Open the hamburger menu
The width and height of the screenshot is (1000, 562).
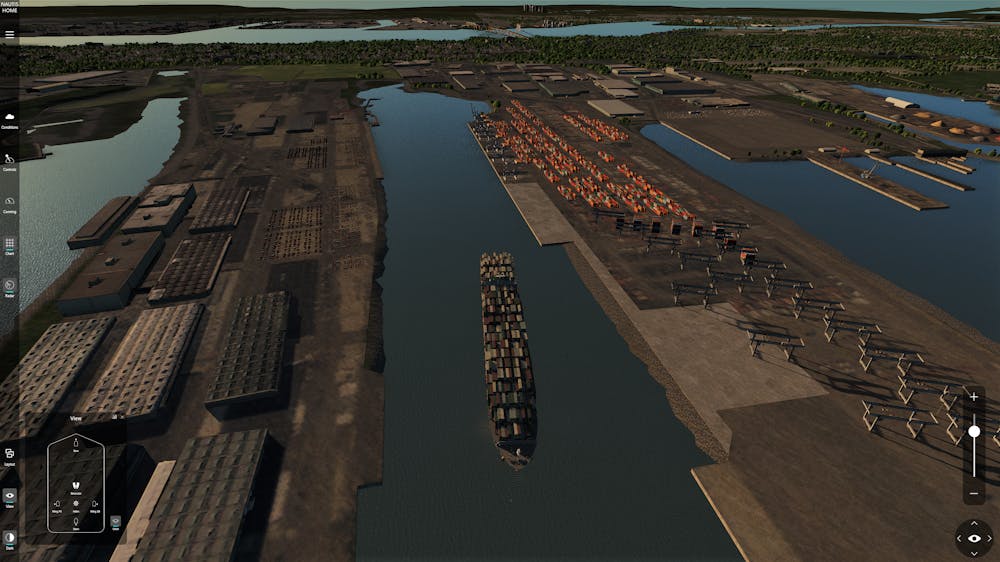pyautogui.click(x=10, y=34)
